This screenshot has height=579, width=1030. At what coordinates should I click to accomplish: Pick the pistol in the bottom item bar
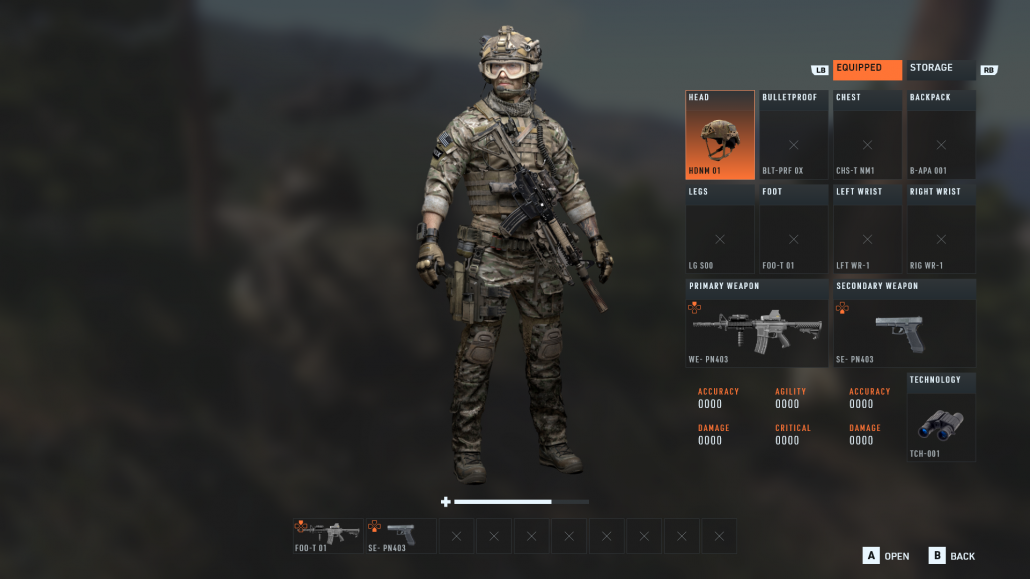click(400, 535)
